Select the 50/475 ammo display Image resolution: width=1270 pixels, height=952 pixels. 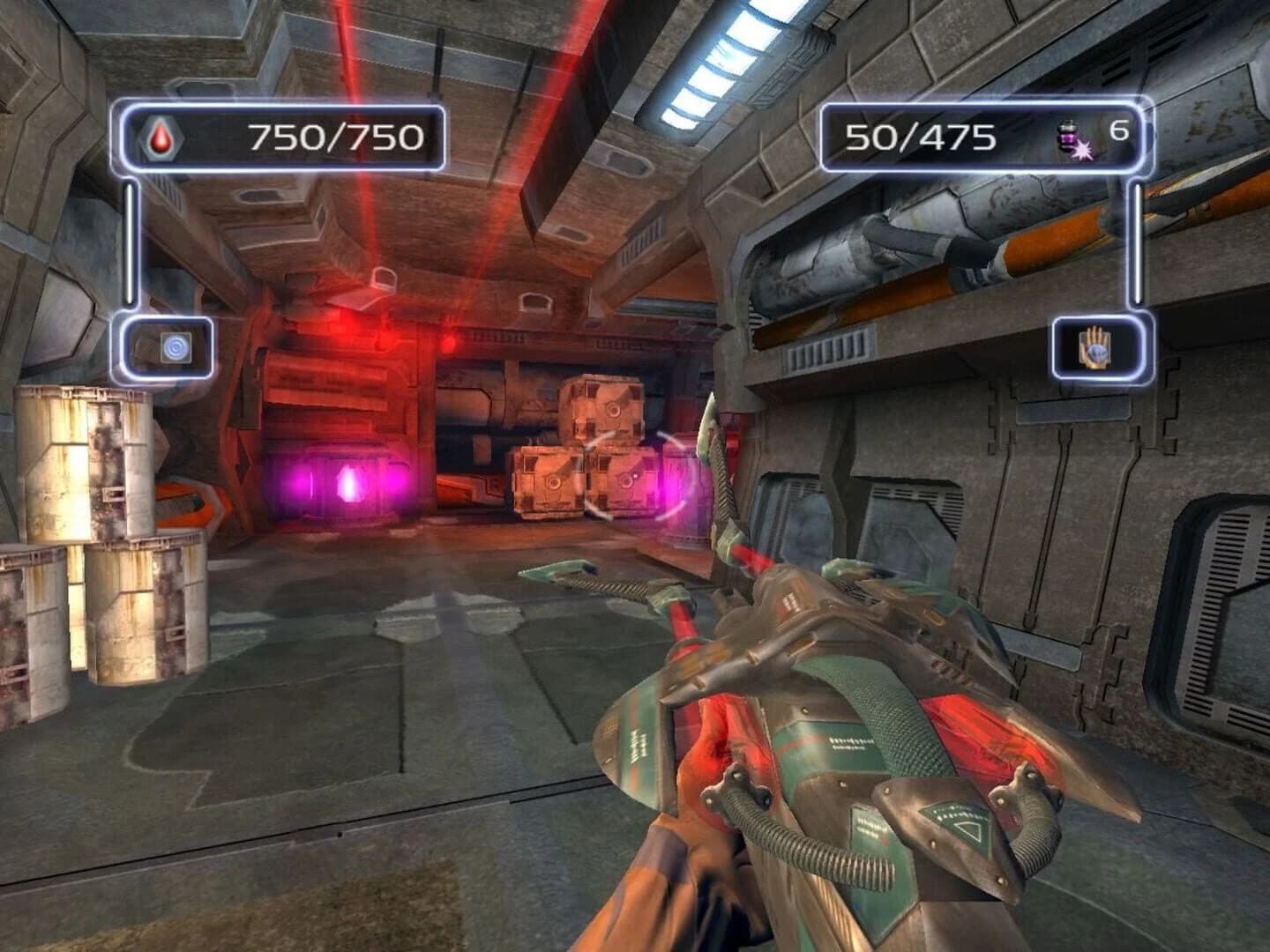(920, 137)
